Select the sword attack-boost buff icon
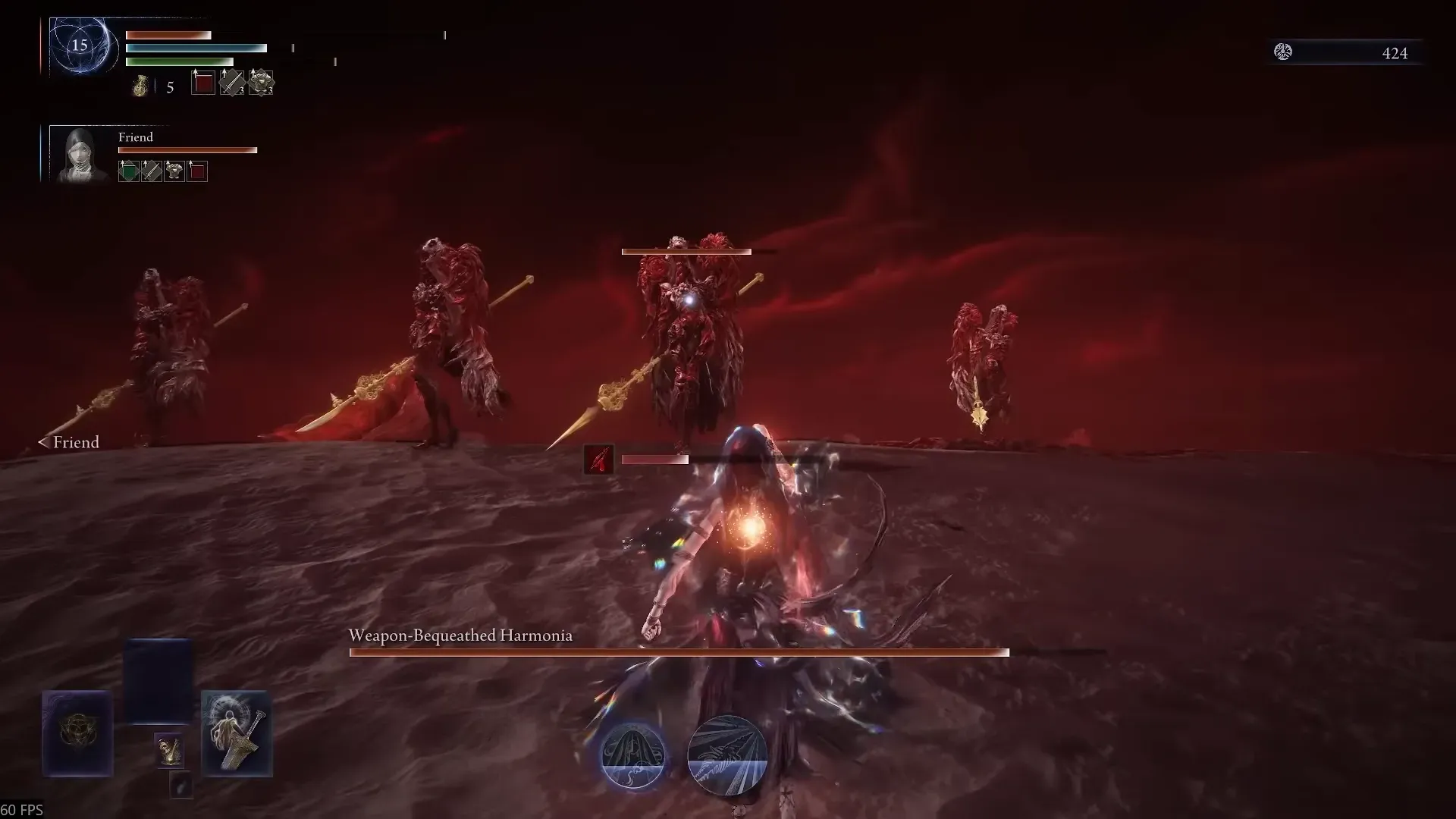 coord(231,83)
